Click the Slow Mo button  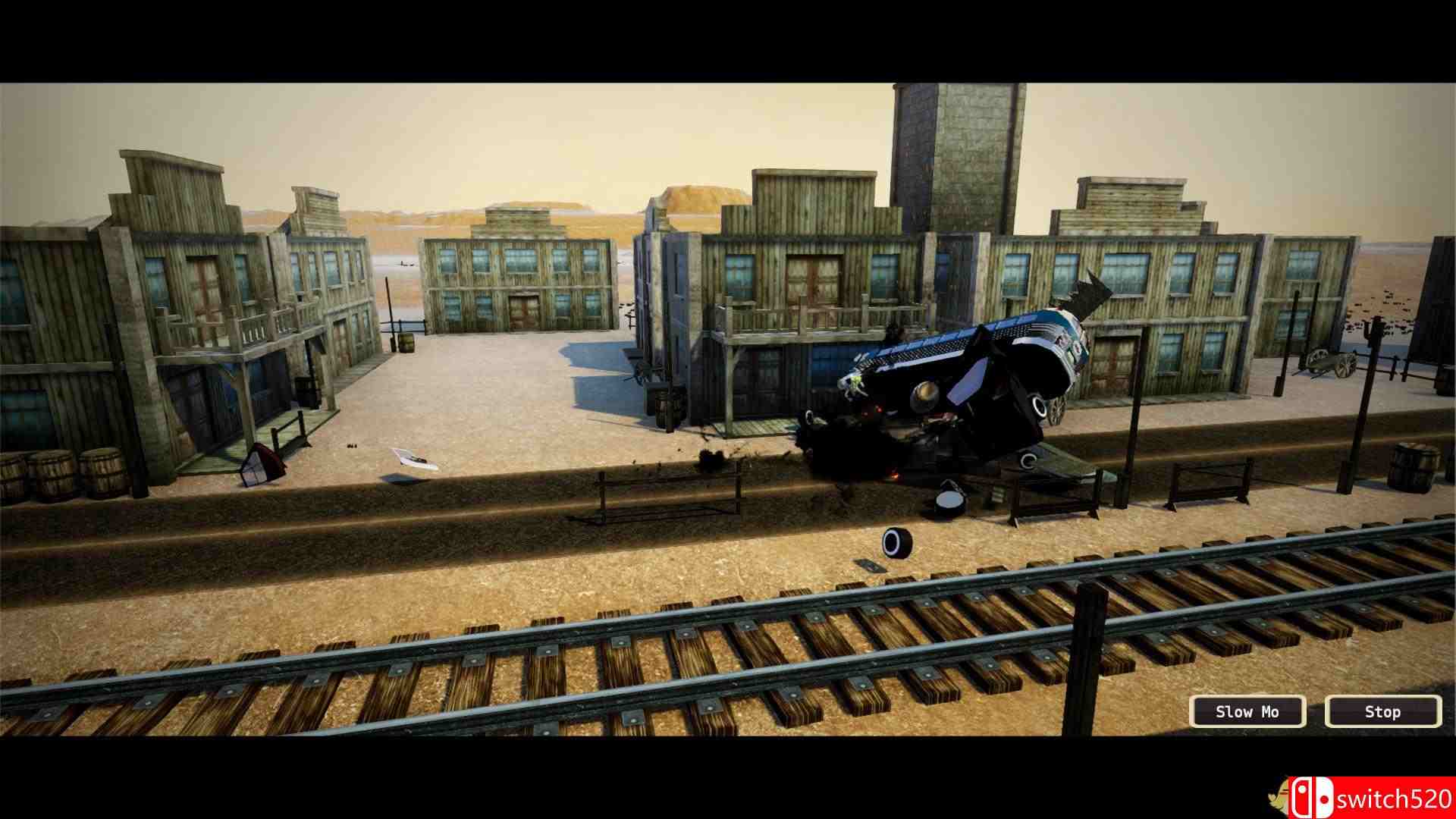pos(1247,711)
